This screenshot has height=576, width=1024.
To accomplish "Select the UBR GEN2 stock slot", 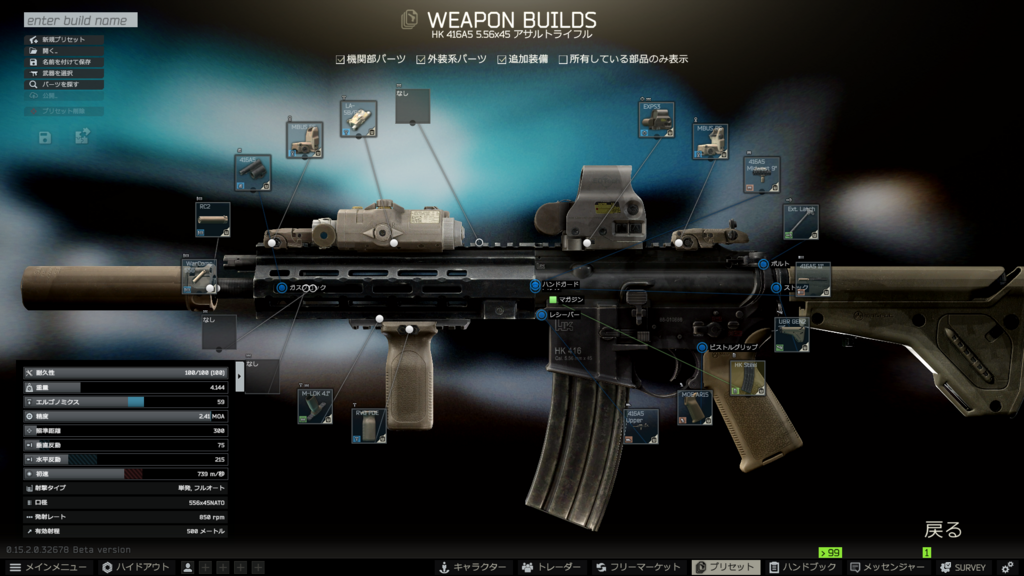I will pos(791,334).
